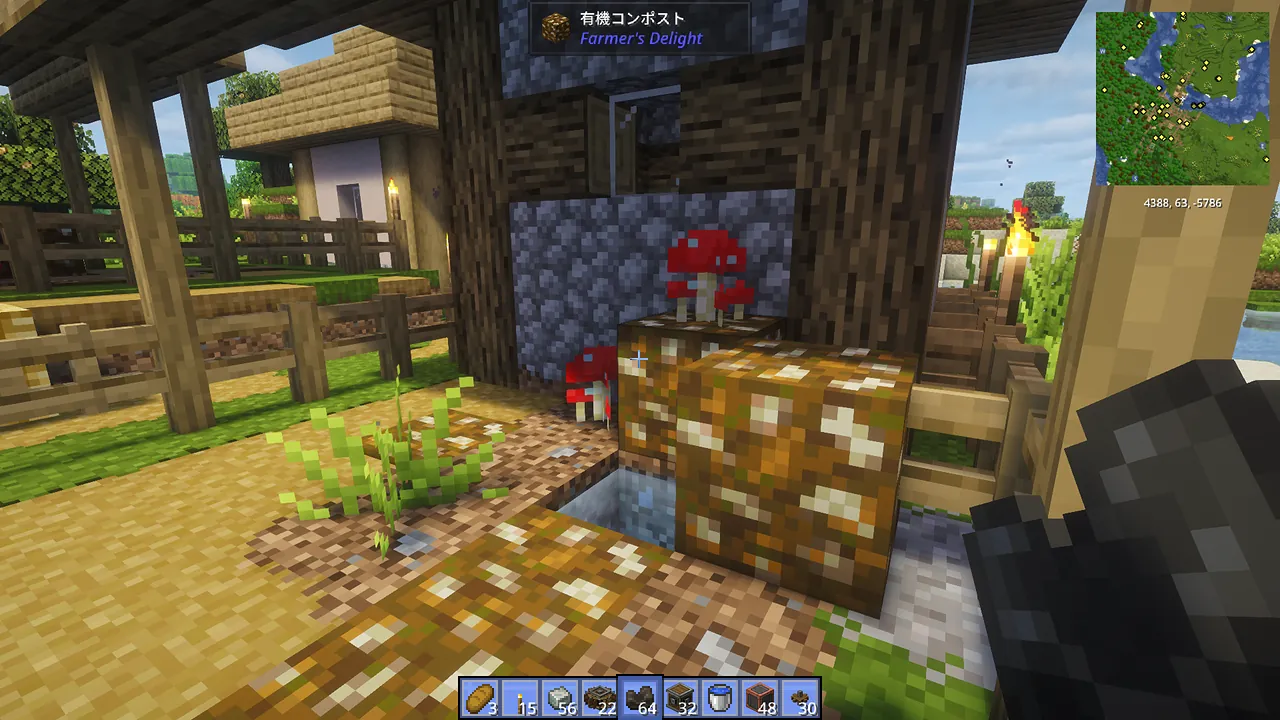This screenshot has height=720, width=1280.
Task: Click the orange marker on the minimap
Action: click(1230, 138)
